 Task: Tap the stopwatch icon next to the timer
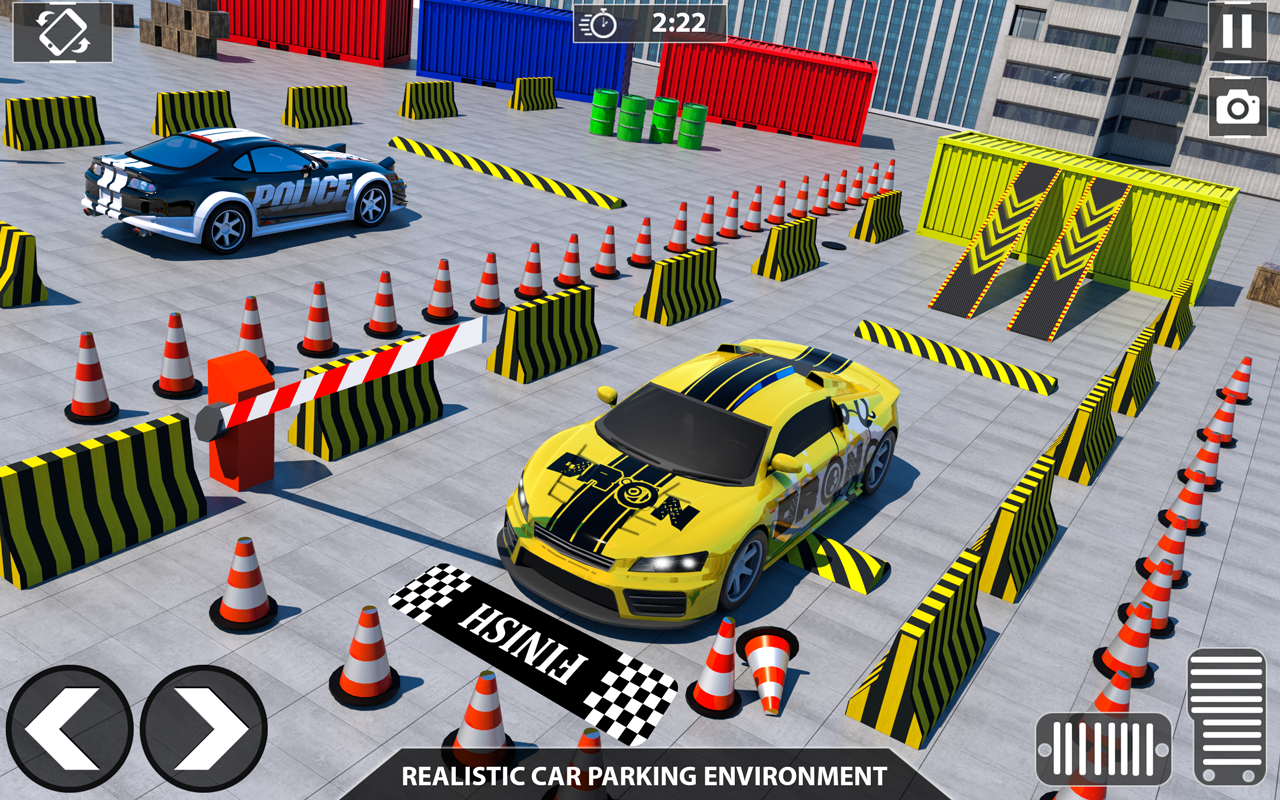pos(601,25)
